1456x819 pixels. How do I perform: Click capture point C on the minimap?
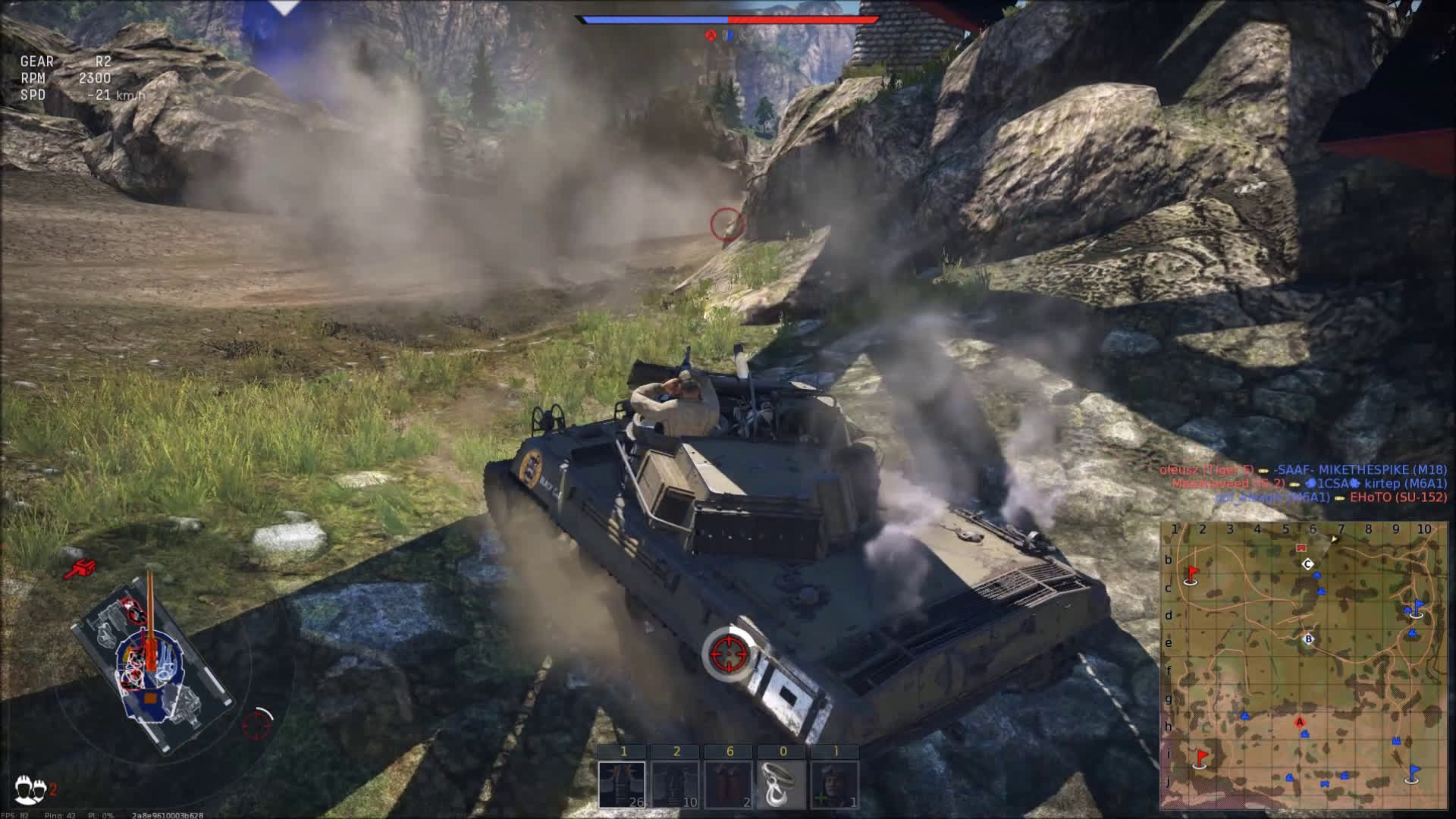click(1307, 564)
